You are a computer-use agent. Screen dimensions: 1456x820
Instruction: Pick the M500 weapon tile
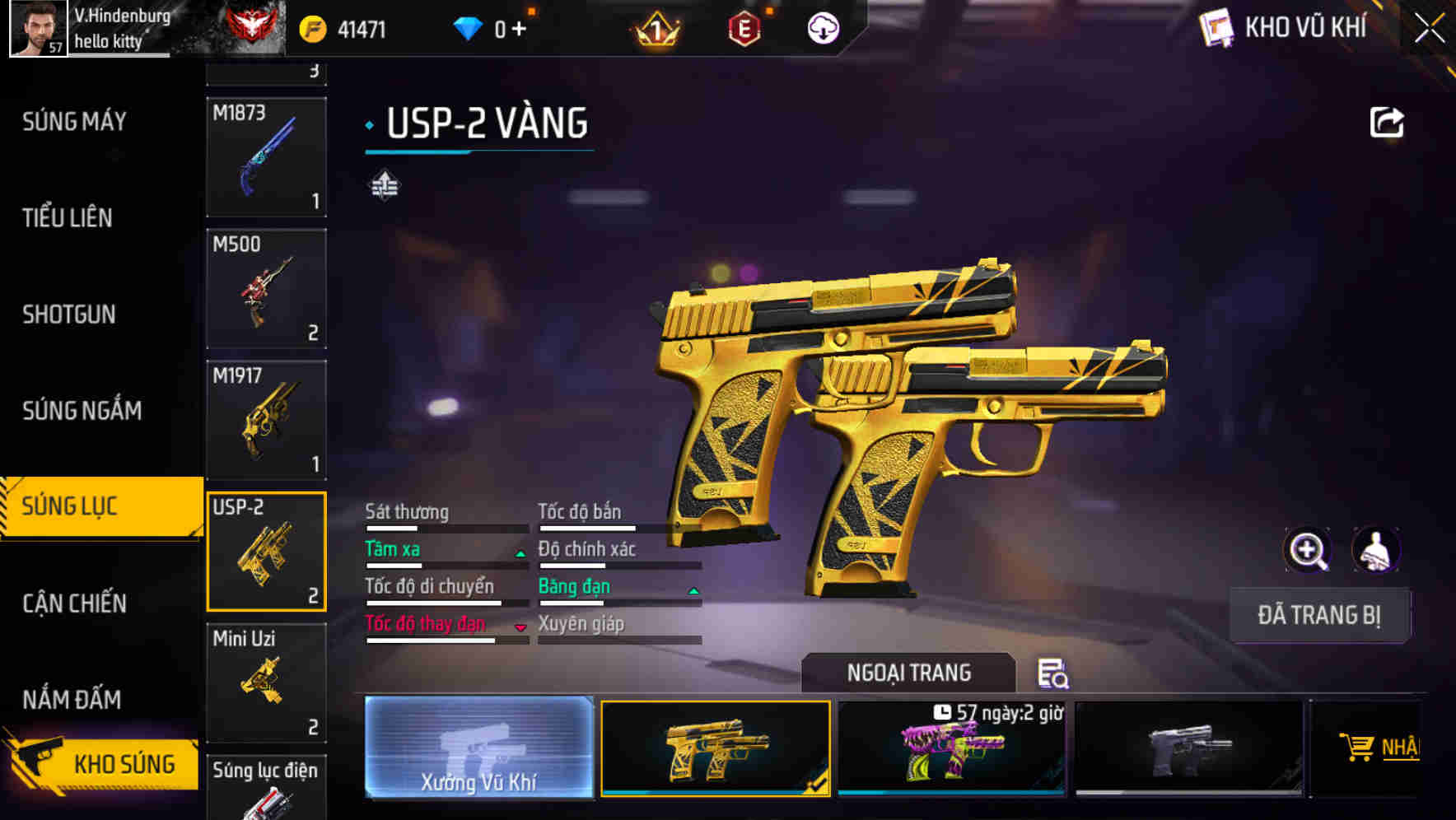tap(266, 288)
